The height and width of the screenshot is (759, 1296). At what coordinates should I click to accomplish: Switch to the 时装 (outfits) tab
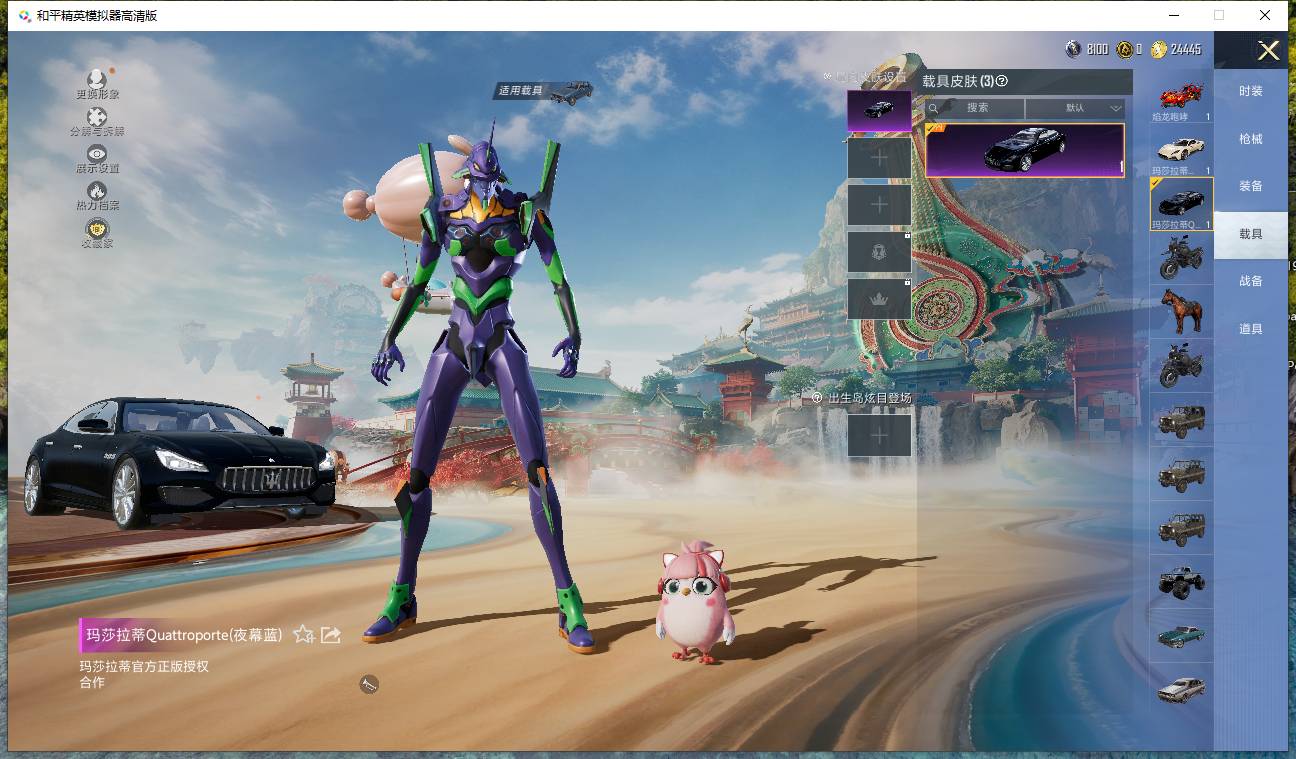coord(1250,91)
